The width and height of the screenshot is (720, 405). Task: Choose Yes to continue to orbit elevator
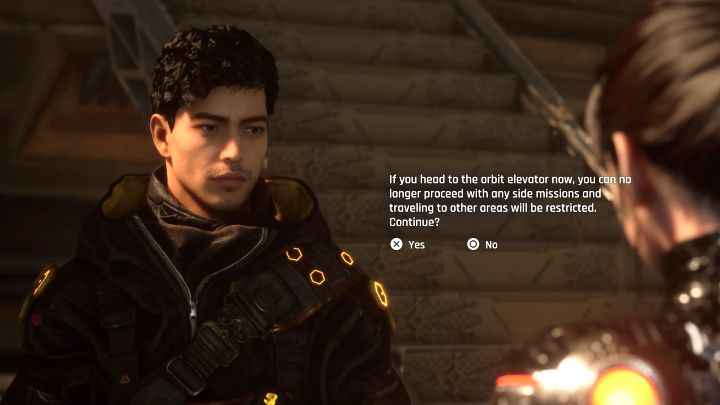click(408, 244)
